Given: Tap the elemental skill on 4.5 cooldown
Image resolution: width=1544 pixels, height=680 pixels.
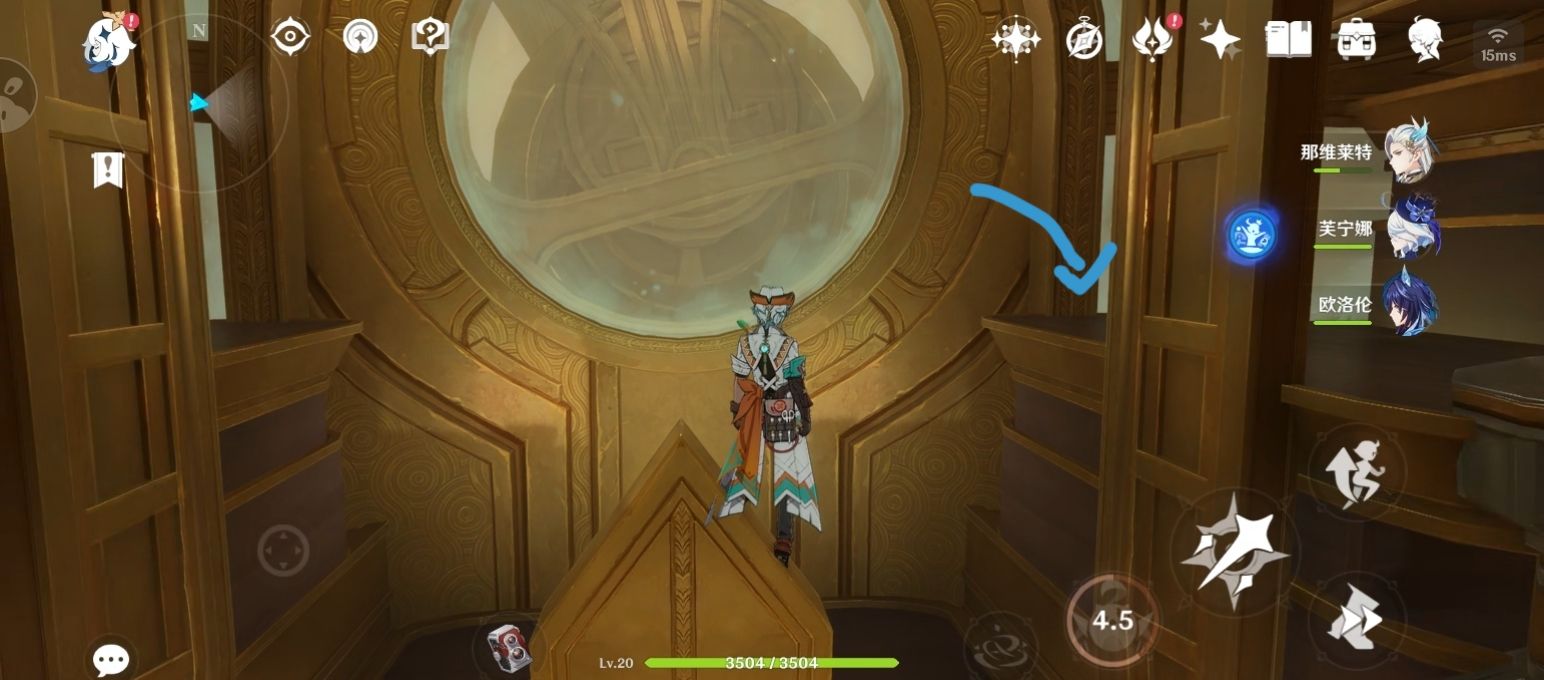Looking at the screenshot, I should 1112,621.
